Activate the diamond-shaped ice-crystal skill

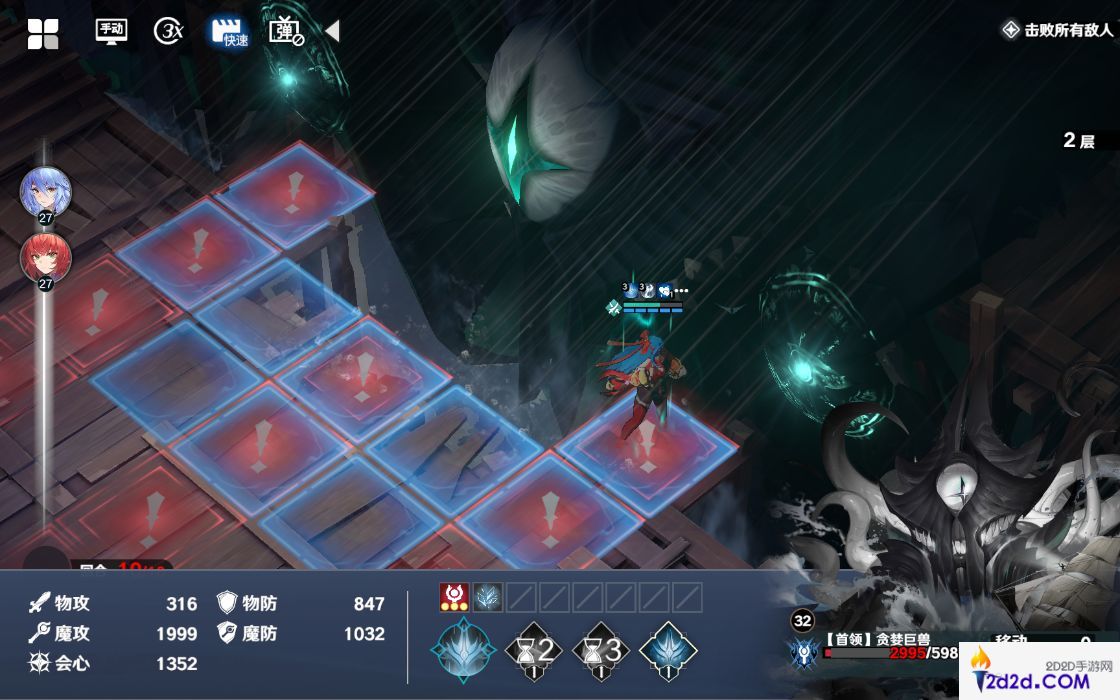tap(668, 650)
